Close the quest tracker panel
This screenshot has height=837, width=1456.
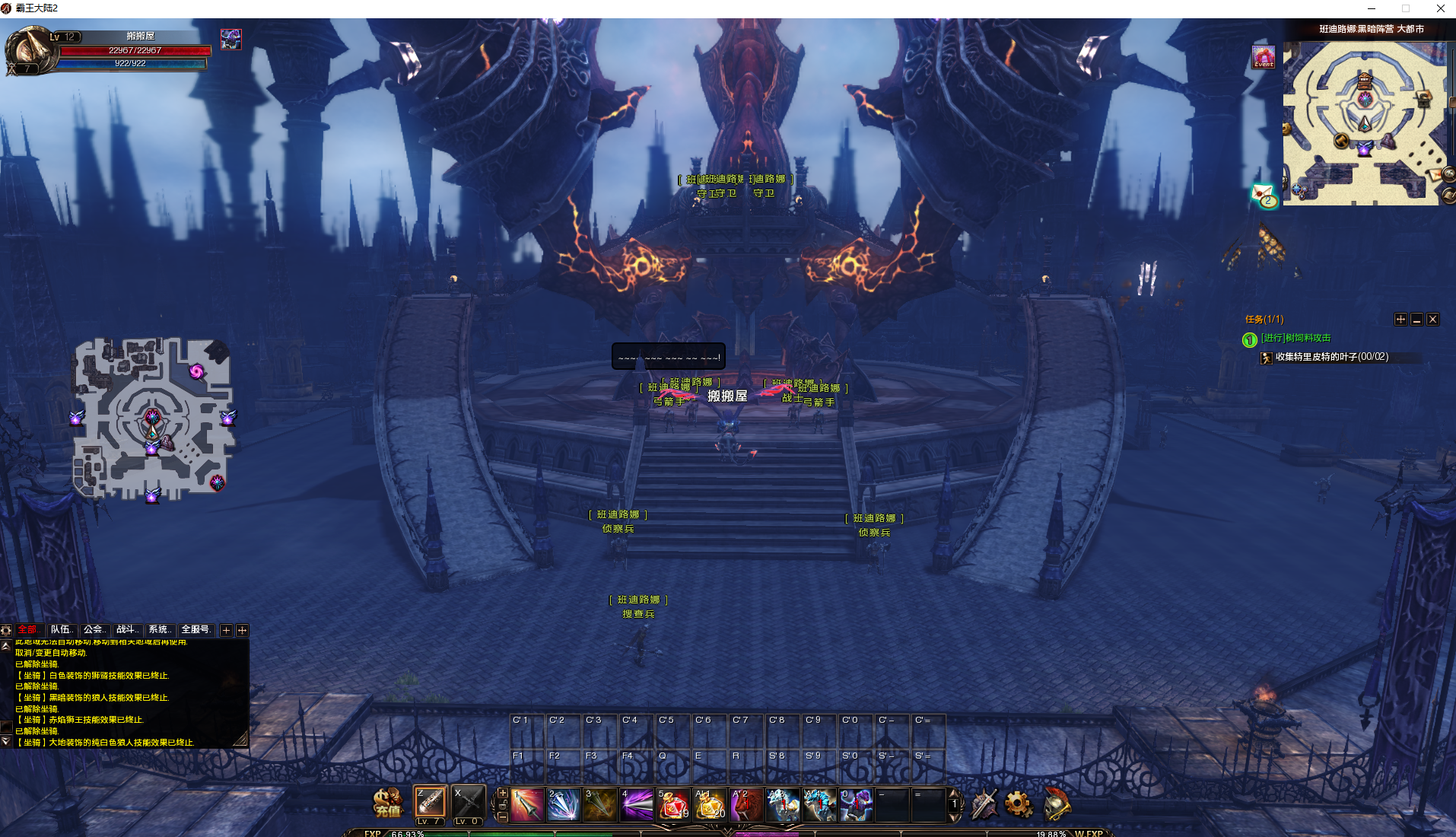[x=1432, y=320]
